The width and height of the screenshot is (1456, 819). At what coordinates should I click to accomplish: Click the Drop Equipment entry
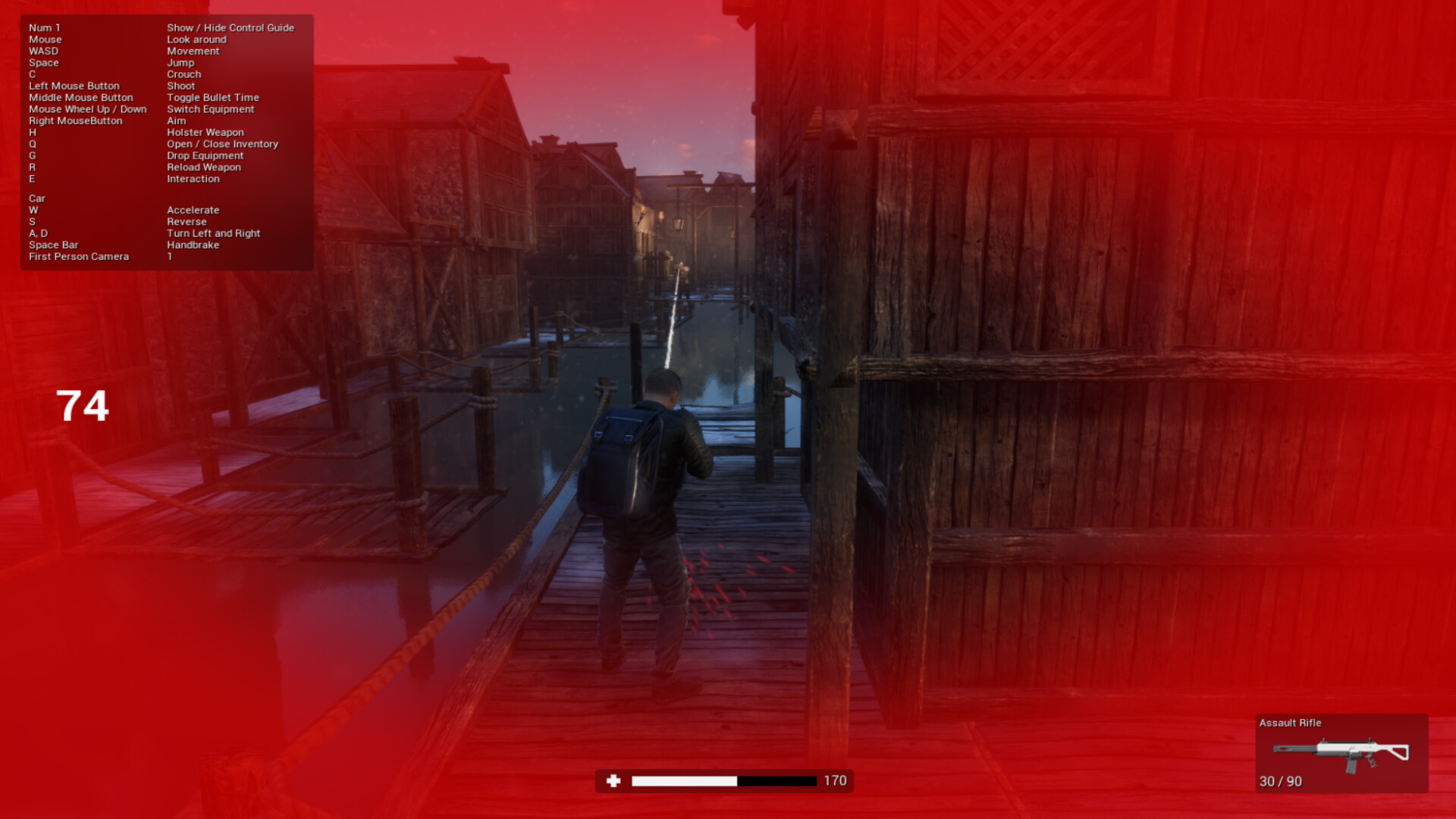click(x=206, y=155)
